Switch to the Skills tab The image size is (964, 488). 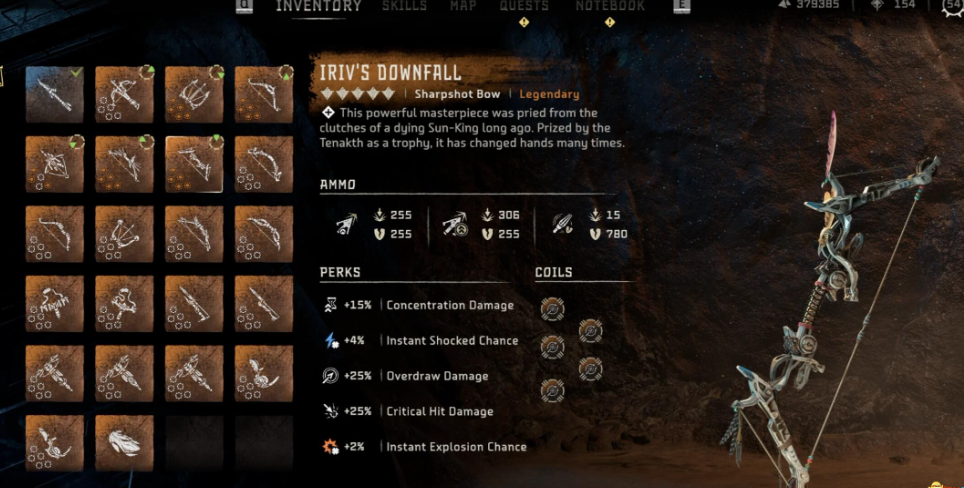tap(404, 6)
